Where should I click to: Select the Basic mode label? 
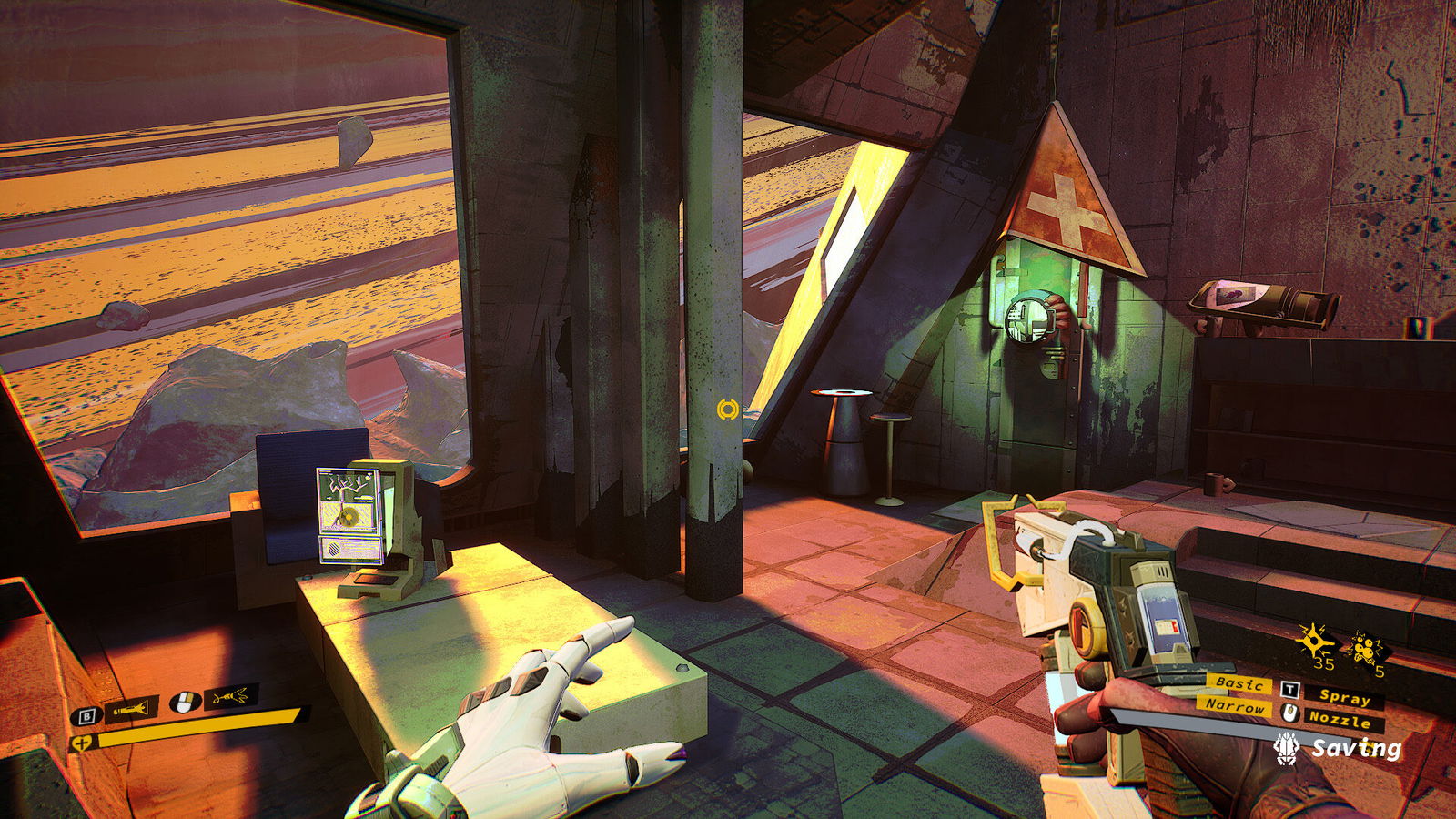pyautogui.click(x=1239, y=684)
